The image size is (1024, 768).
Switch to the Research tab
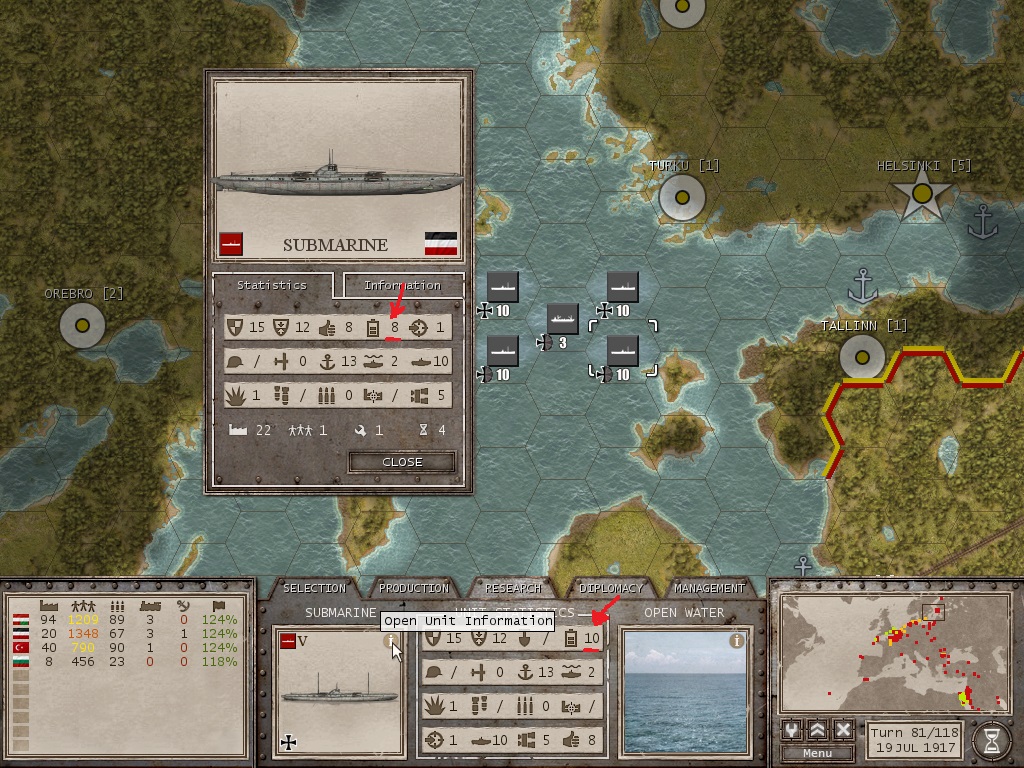pos(512,588)
